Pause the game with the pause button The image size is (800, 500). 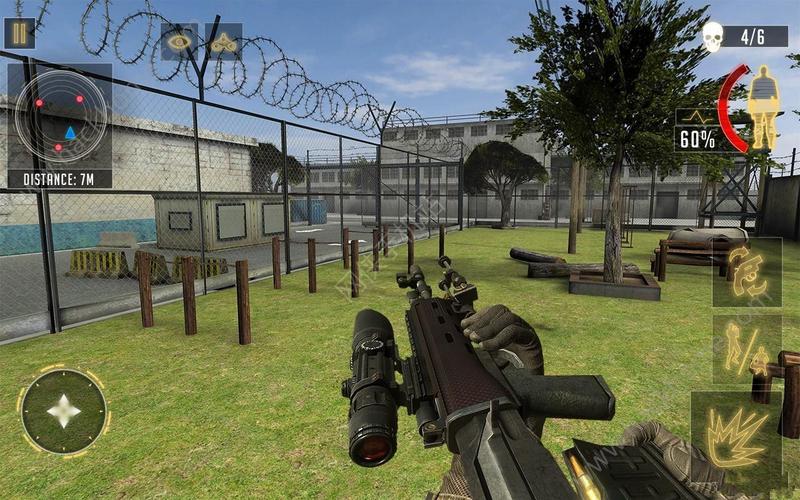coord(19,33)
